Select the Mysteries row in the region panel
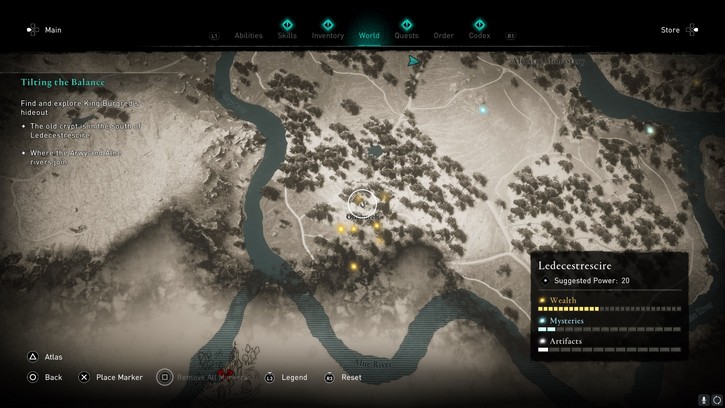The image size is (725, 408). (x=609, y=324)
